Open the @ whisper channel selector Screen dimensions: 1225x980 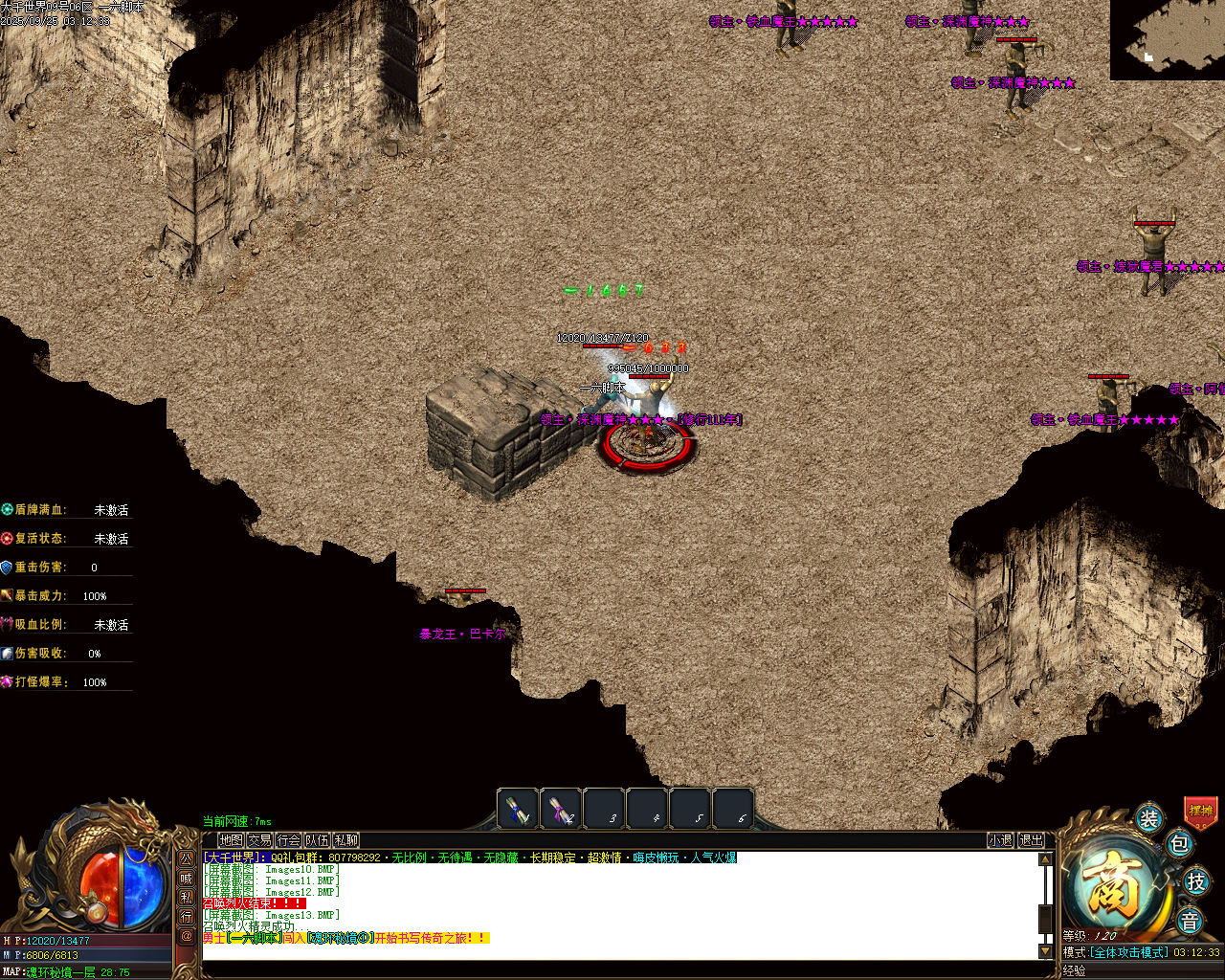[x=187, y=936]
